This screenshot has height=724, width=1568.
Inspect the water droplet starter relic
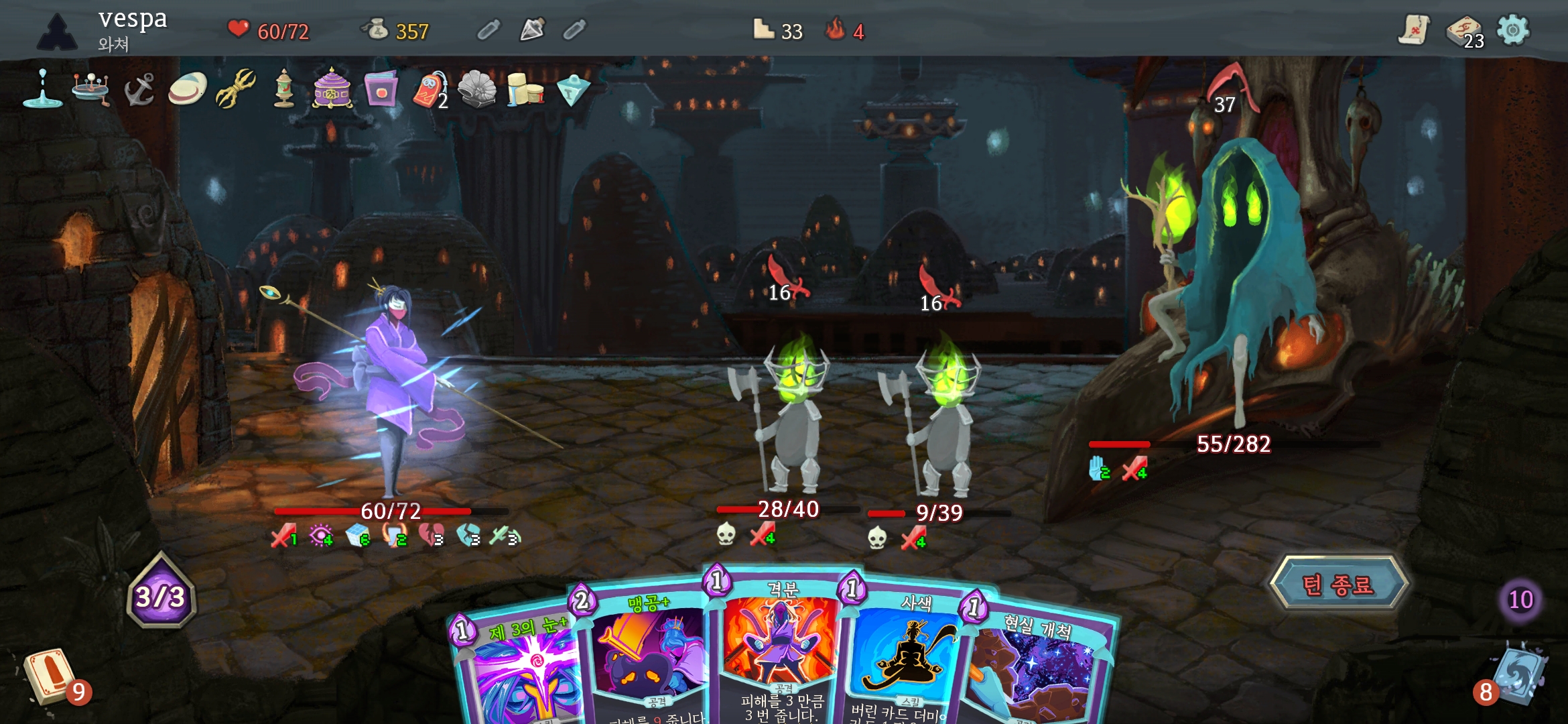pos(42,90)
